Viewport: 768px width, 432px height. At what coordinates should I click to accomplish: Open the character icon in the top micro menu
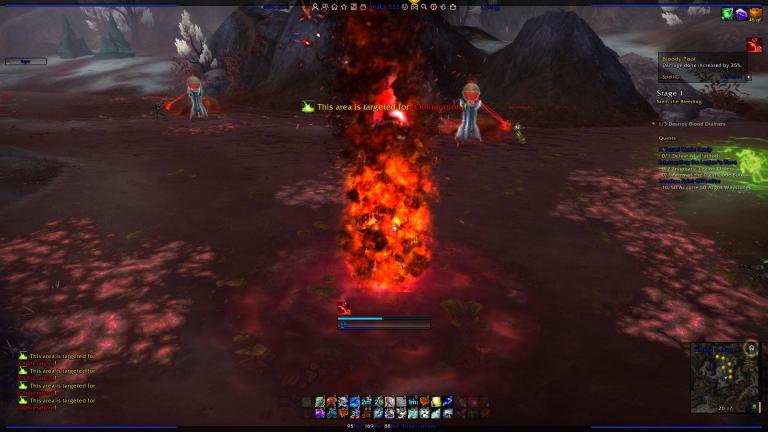pos(317,7)
